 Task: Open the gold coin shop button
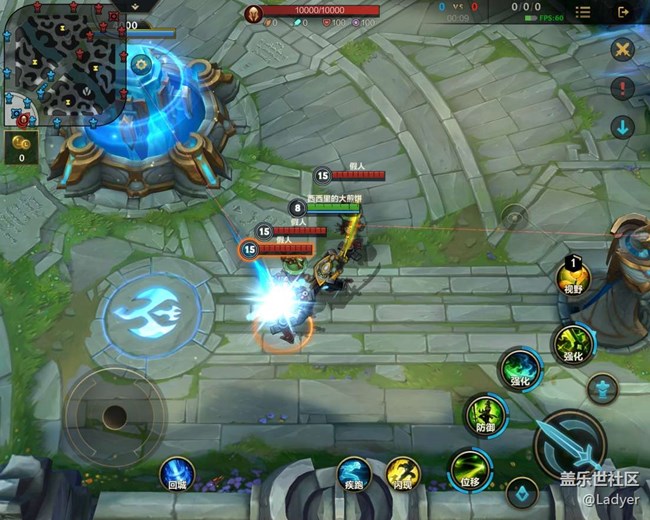click(x=20, y=147)
